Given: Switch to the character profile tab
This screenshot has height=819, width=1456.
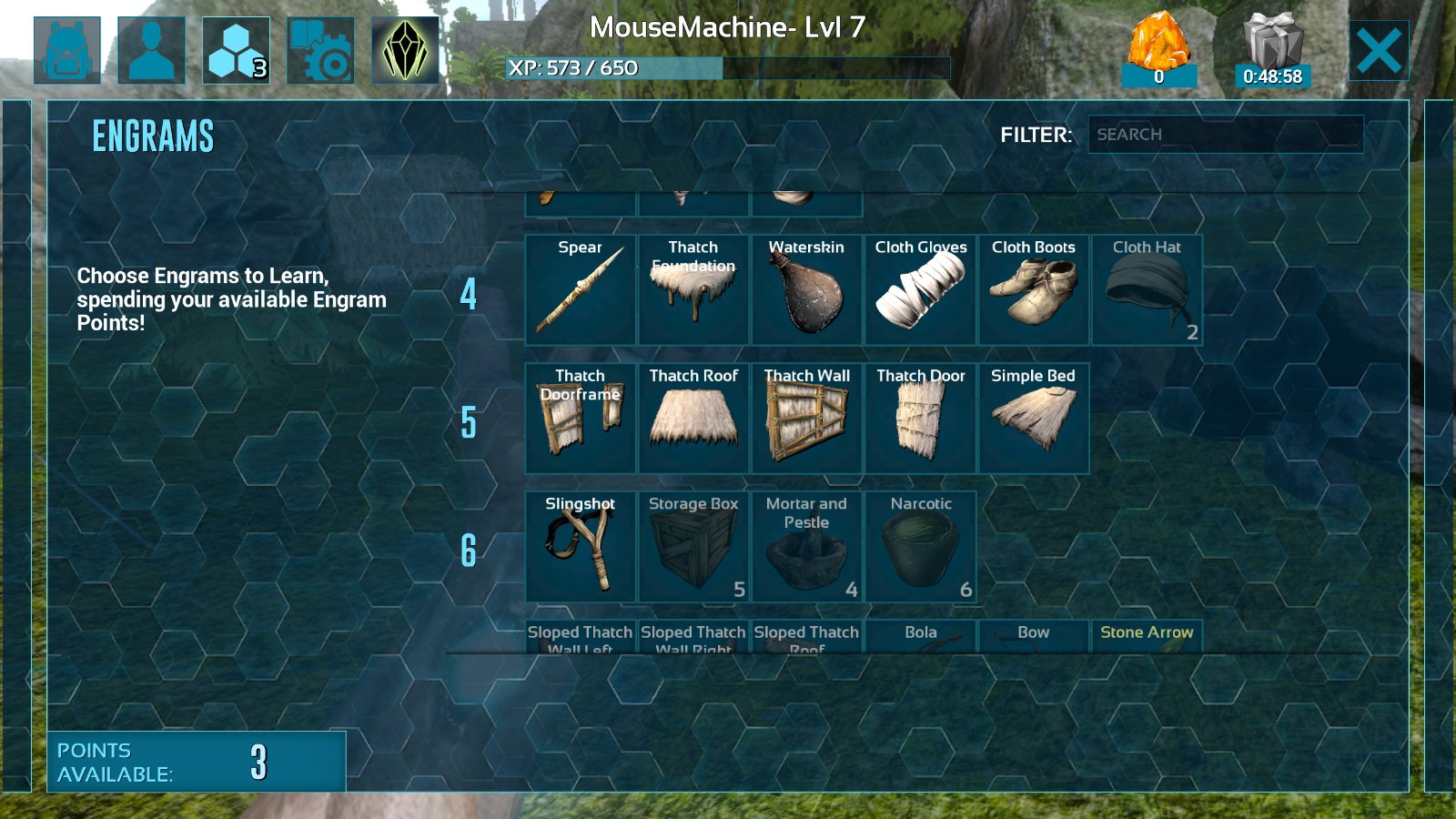Looking at the screenshot, I should coord(151,51).
